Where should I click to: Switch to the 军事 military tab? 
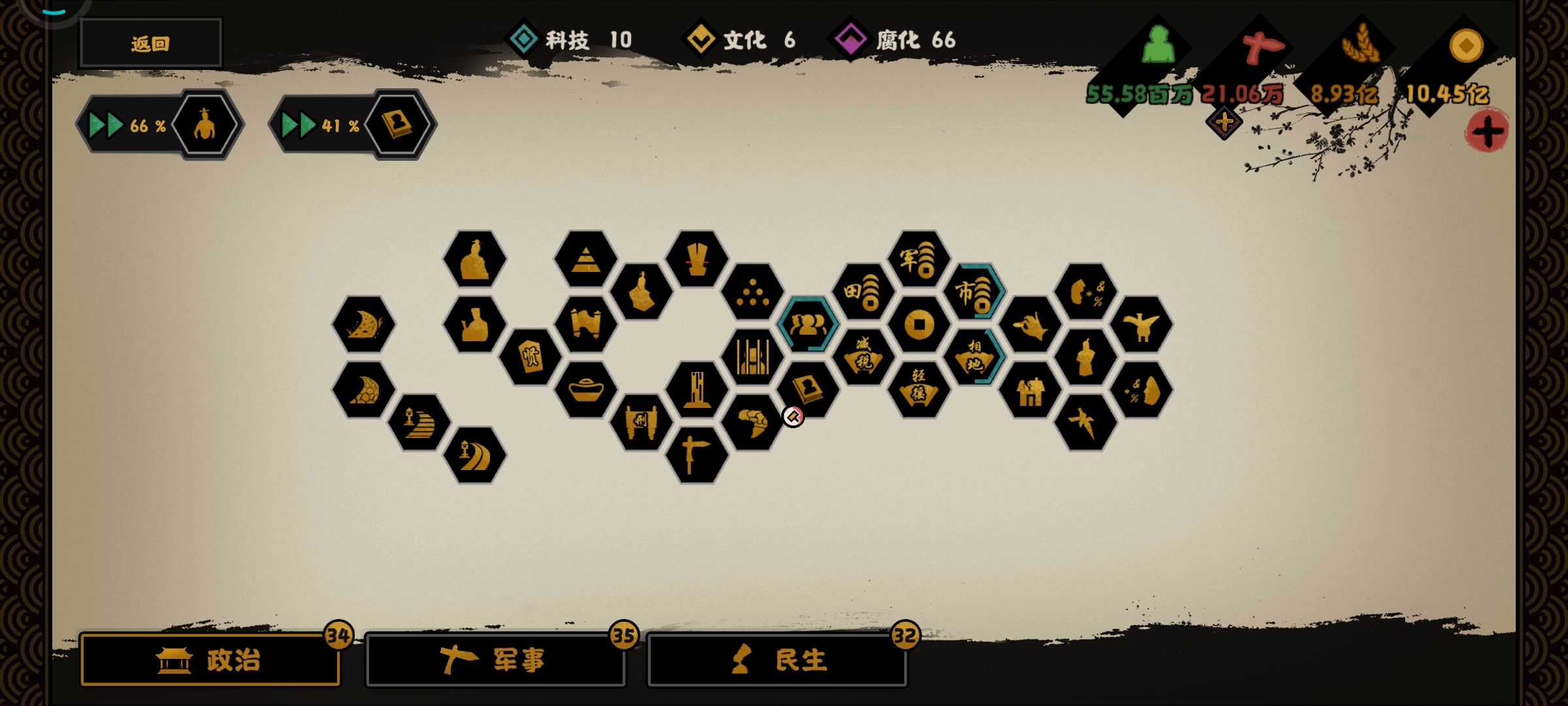coord(497,660)
